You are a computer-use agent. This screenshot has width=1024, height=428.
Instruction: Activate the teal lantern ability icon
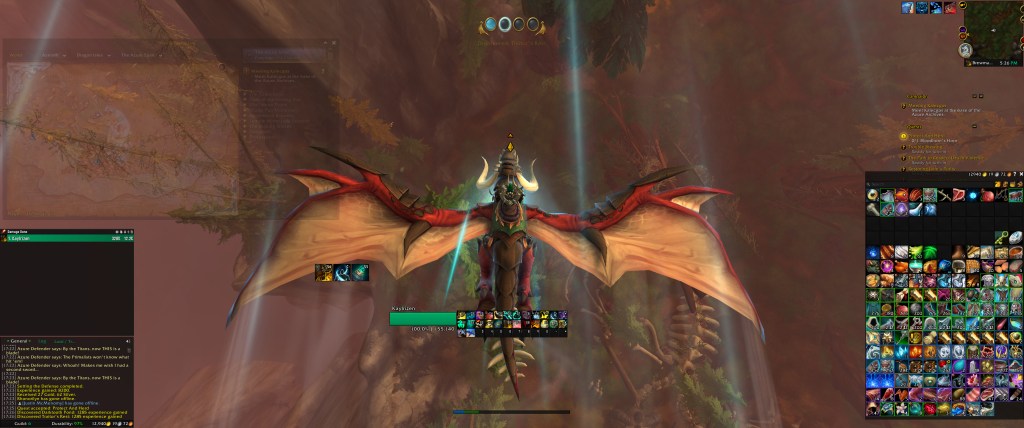(360, 272)
